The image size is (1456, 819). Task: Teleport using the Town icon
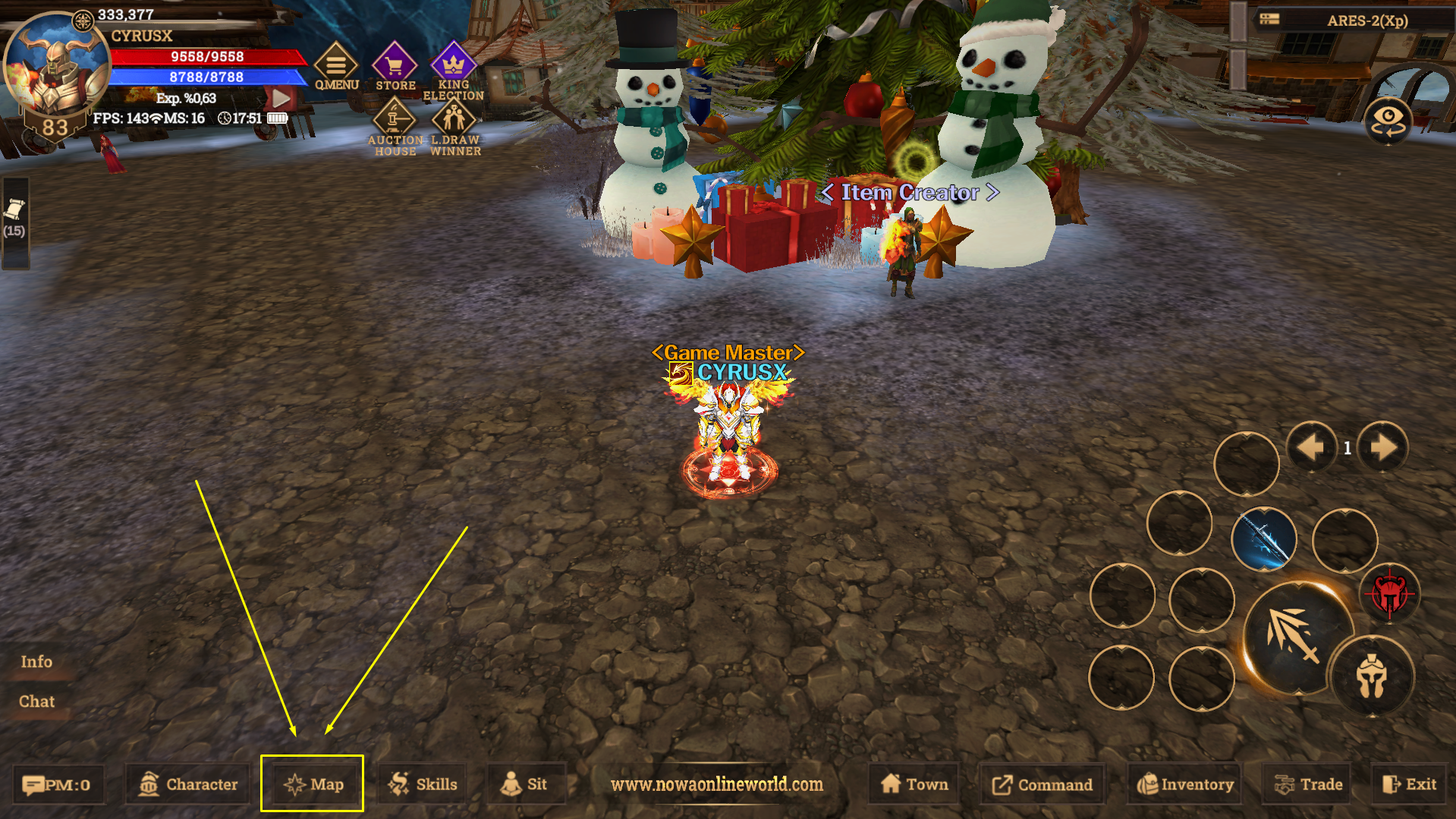(x=913, y=783)
